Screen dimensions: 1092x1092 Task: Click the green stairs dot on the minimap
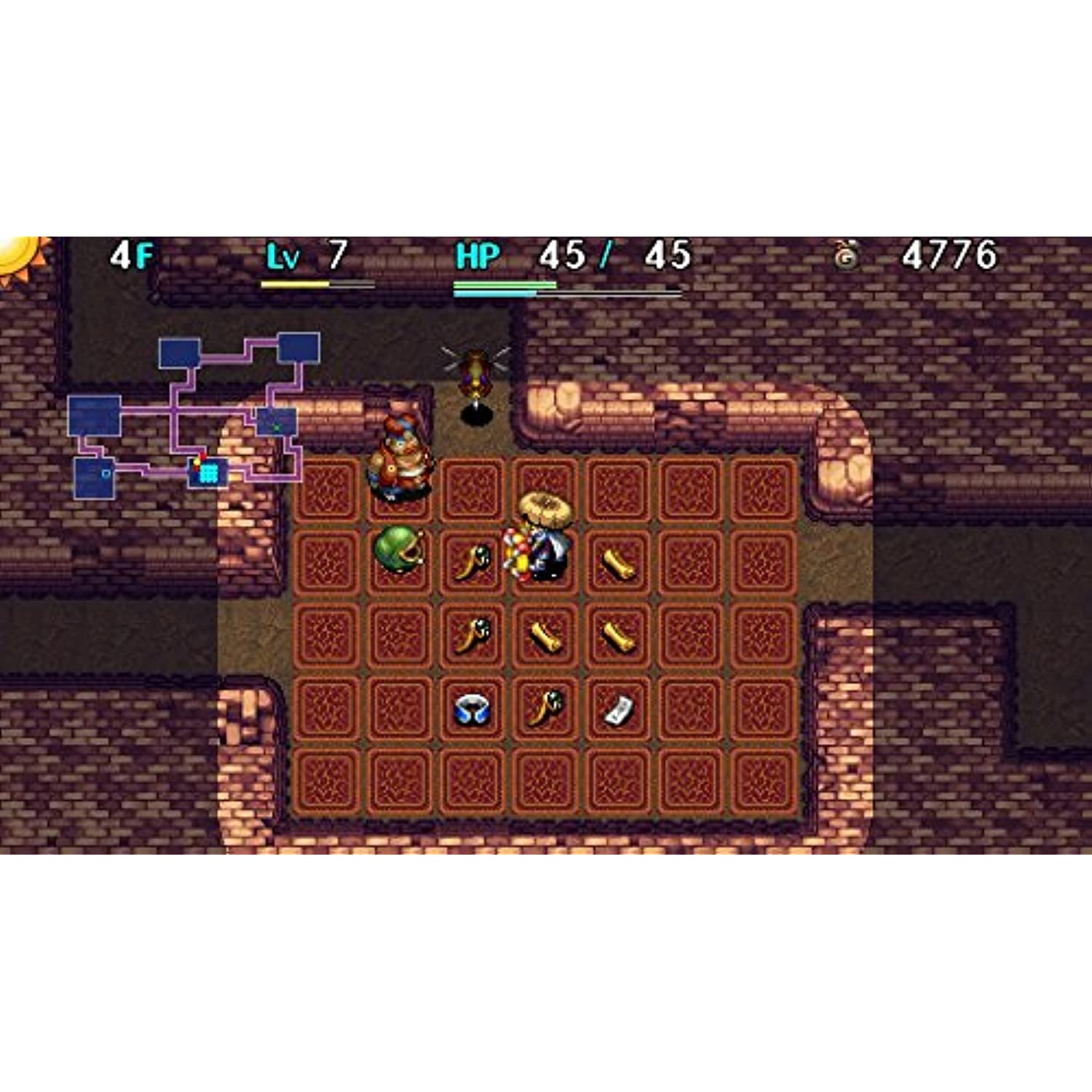point(275,427)
